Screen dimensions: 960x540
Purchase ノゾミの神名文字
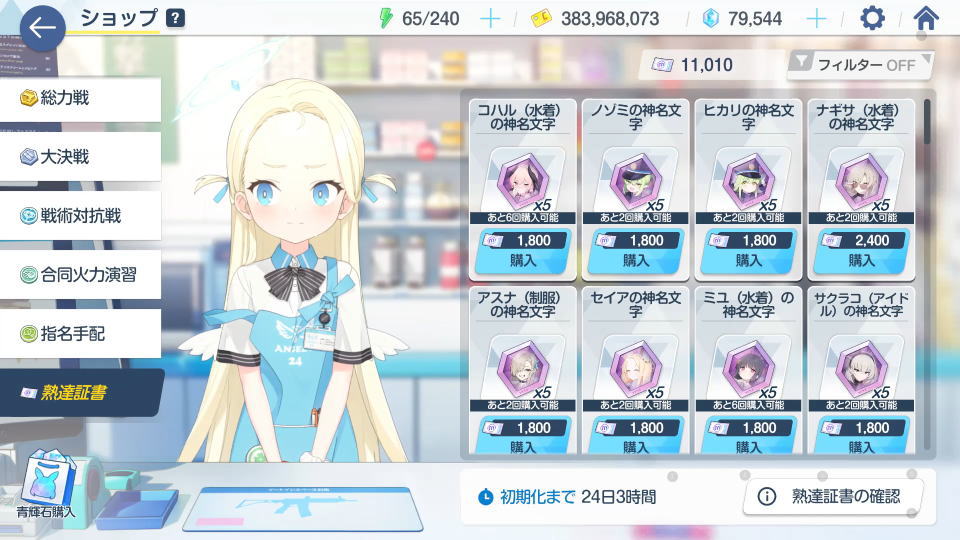click(x=636, y=250)
